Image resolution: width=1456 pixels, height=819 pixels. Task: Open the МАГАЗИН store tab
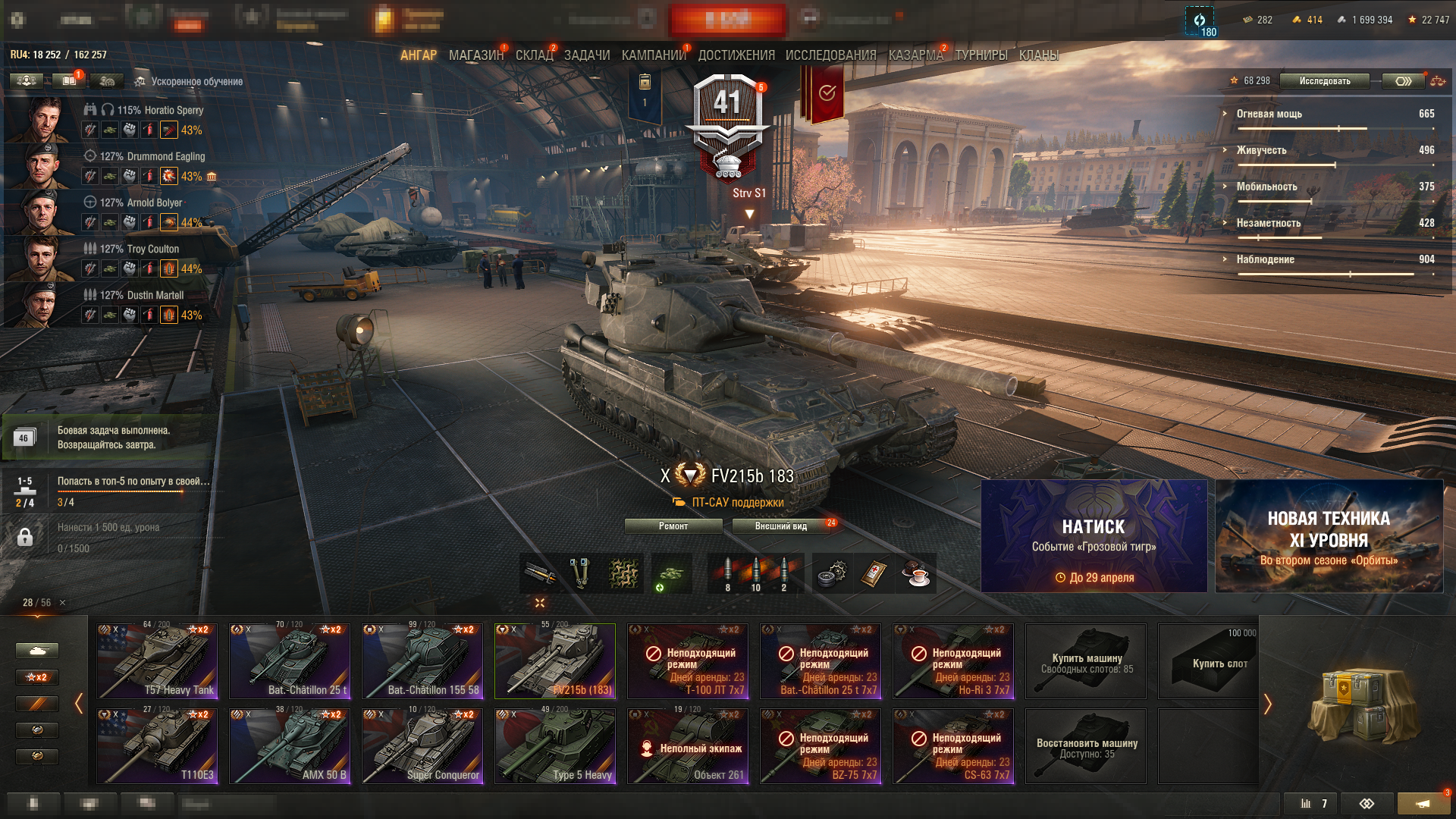pyautogui.click(x=475, y=55)
